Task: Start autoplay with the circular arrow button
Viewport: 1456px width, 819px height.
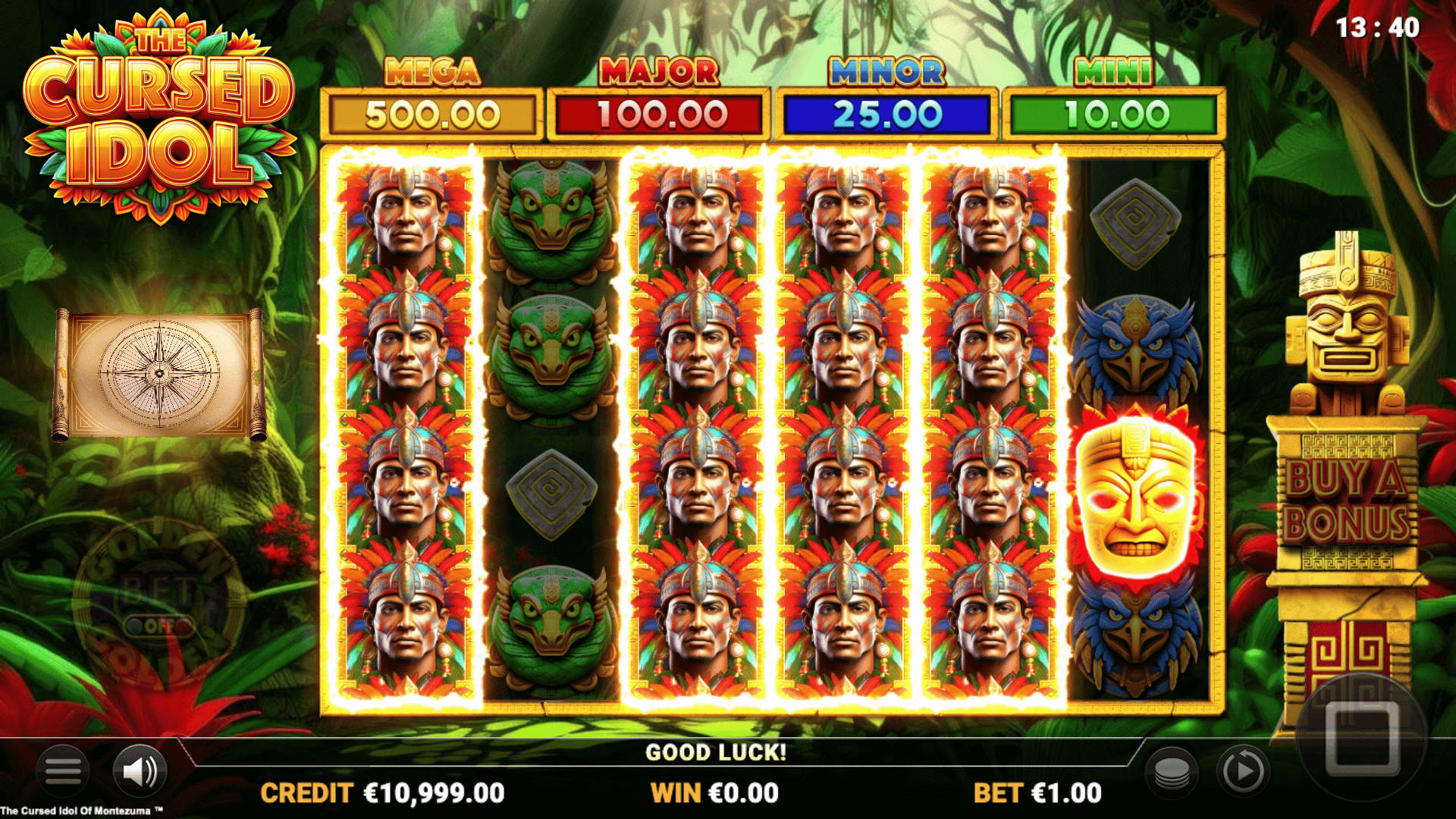Action: (x=1243, y=772)
